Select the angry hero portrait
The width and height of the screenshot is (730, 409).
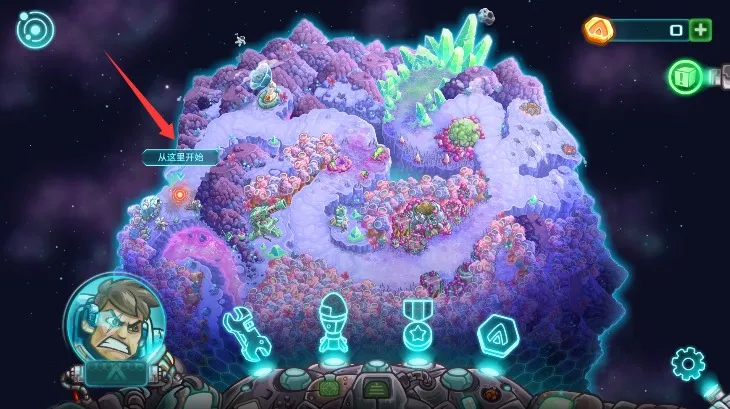point(105,319)
